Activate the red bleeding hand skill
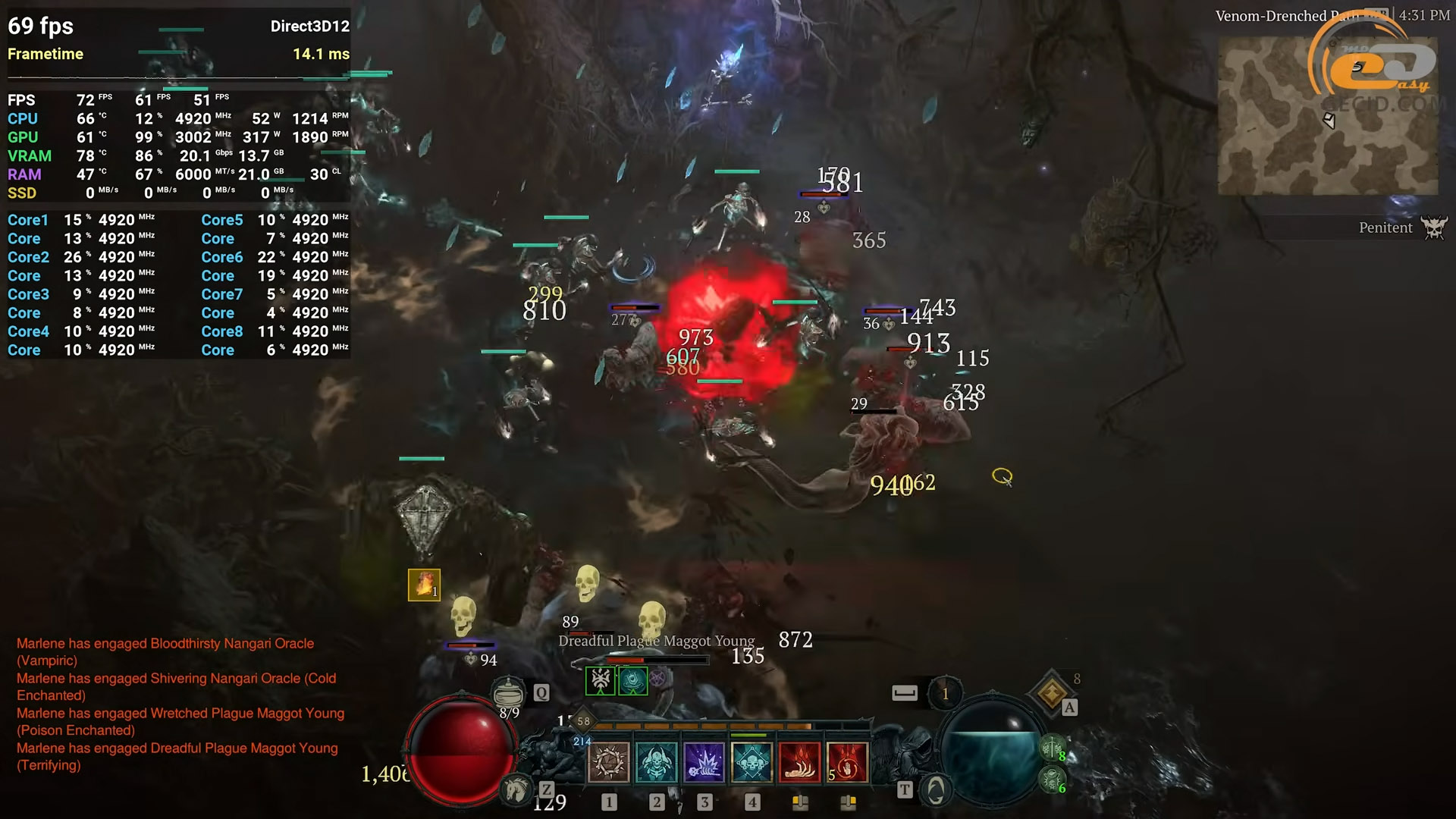Viewport: 1456px width, 819px height. (x=799, y=762)
